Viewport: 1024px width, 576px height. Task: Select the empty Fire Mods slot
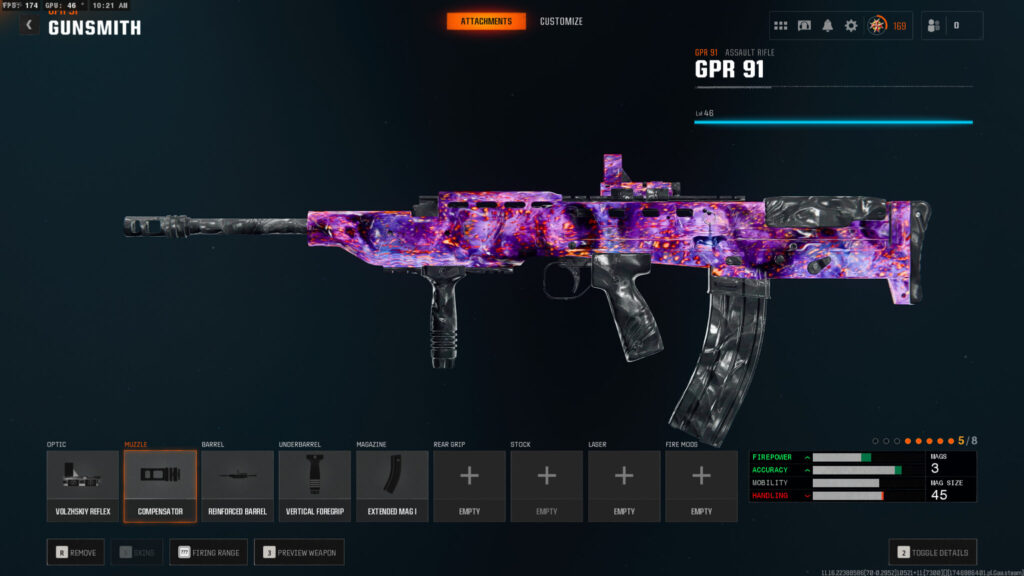coord(701,485)
